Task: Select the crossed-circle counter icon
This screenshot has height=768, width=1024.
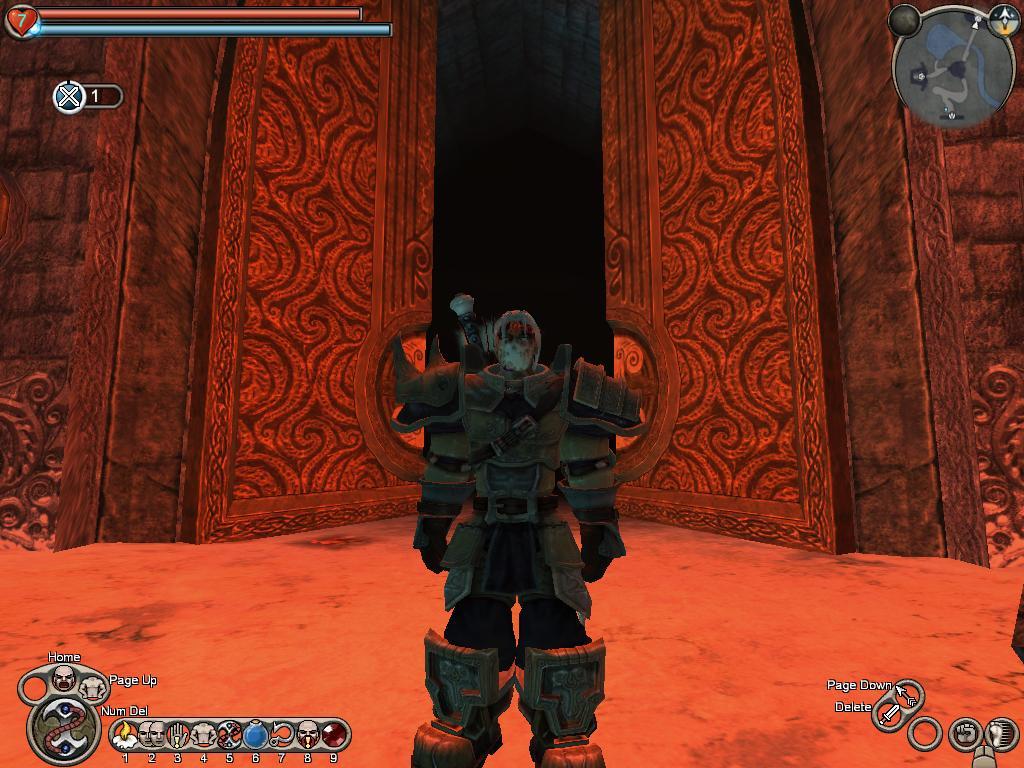Action: tap(69, 97)
